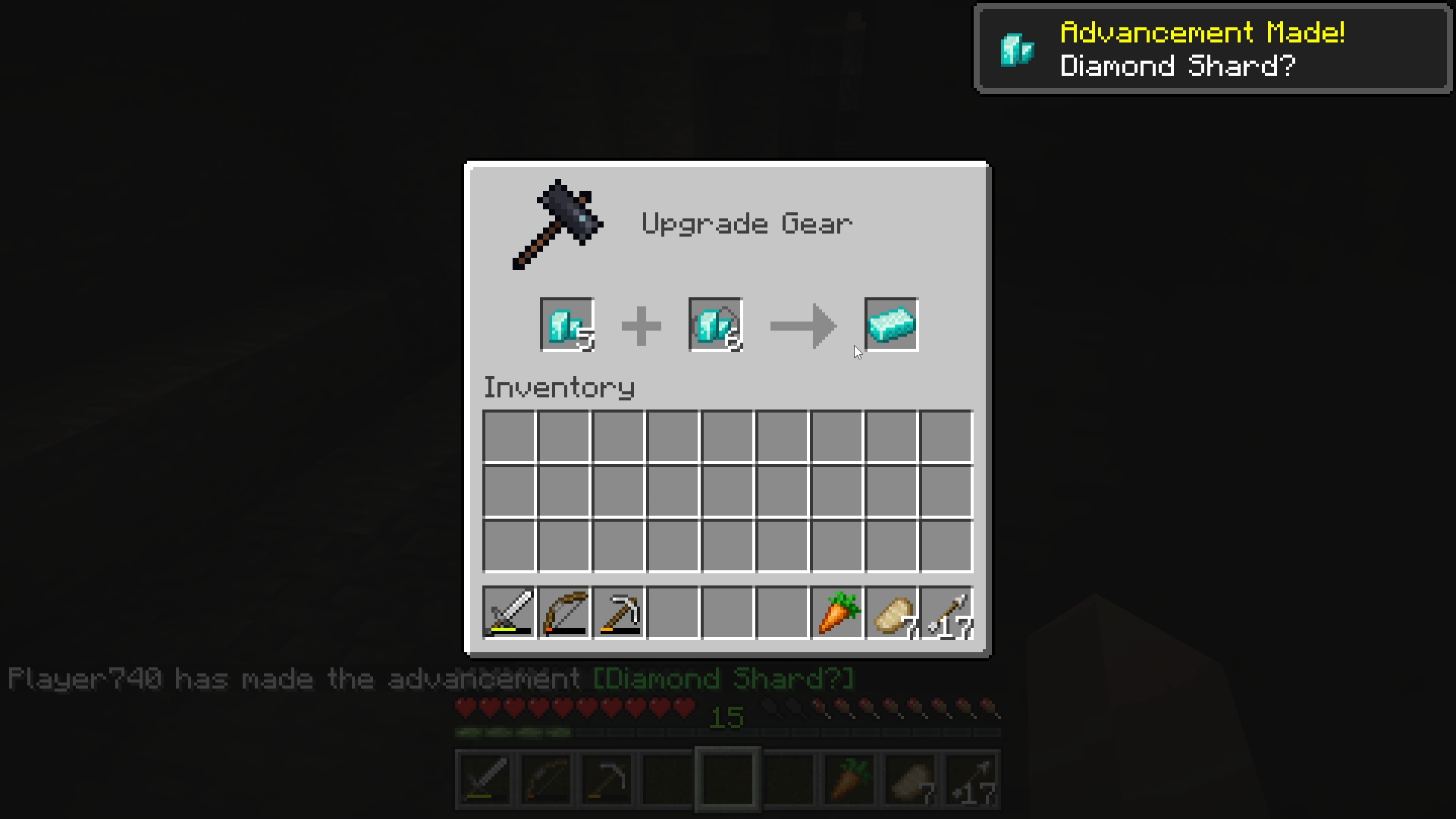Pick up the bow from the inventory

(x=563, y=613)
